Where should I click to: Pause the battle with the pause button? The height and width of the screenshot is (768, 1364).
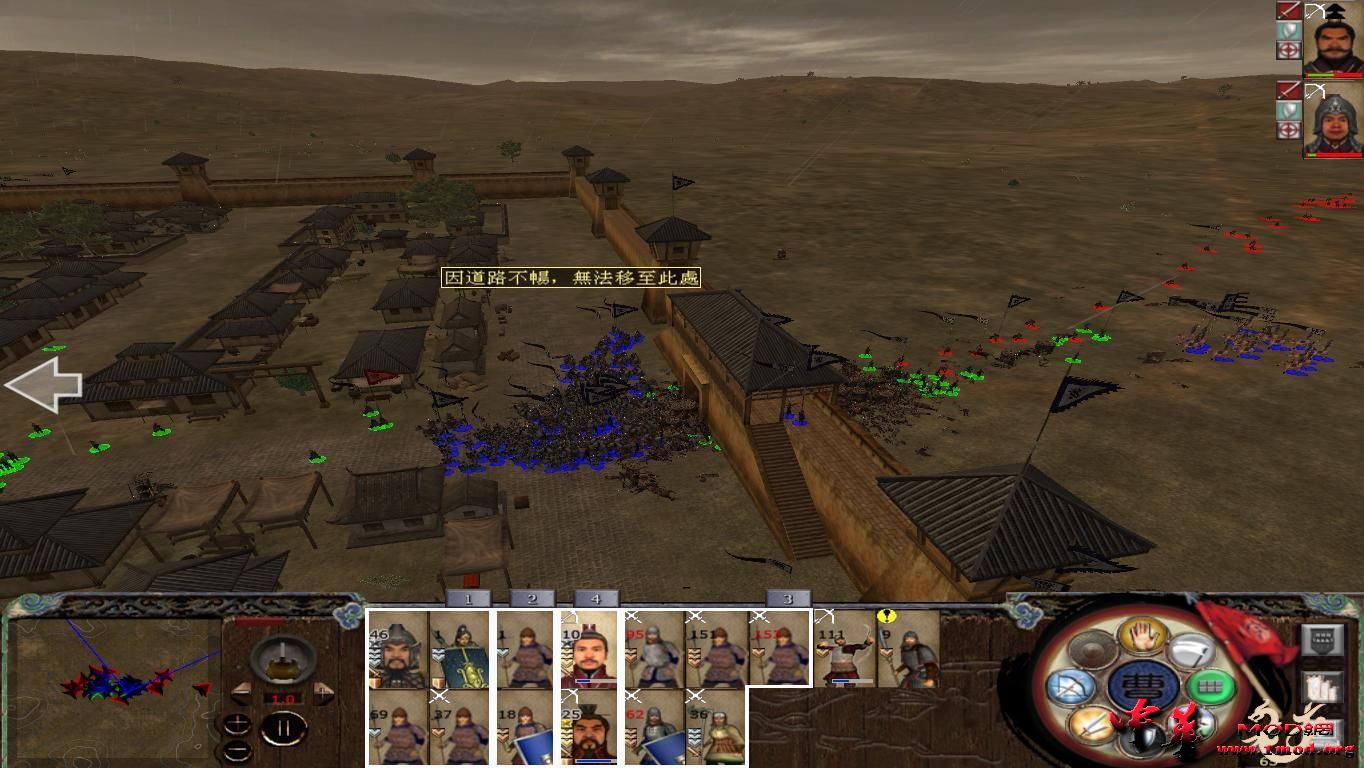point(285,727)
